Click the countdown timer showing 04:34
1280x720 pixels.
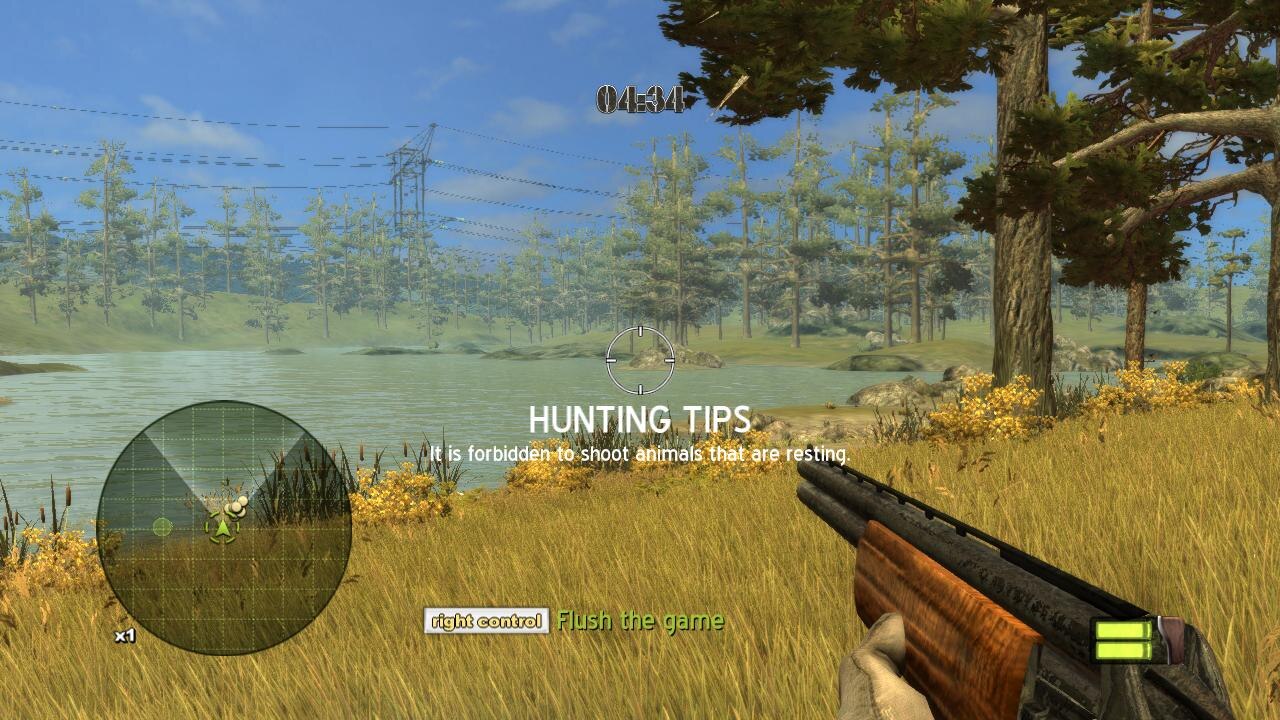641,99
